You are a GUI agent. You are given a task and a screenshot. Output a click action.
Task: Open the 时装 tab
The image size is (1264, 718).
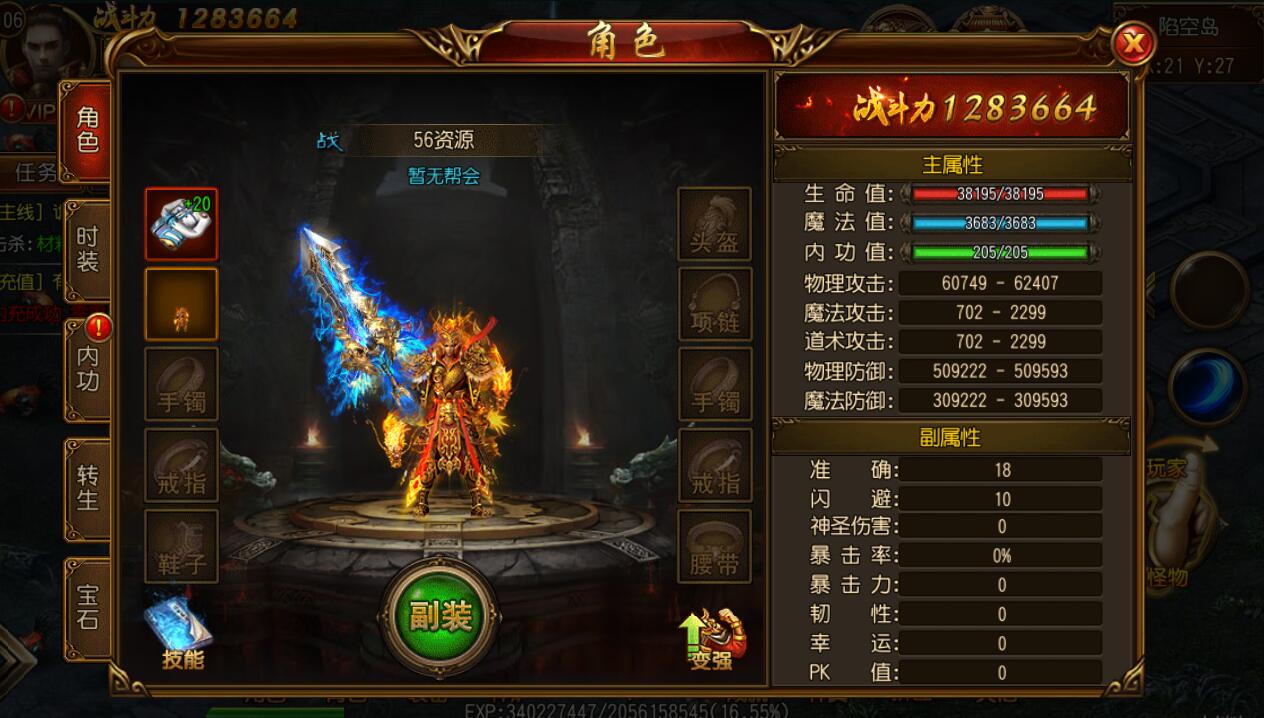pos(87,250)
